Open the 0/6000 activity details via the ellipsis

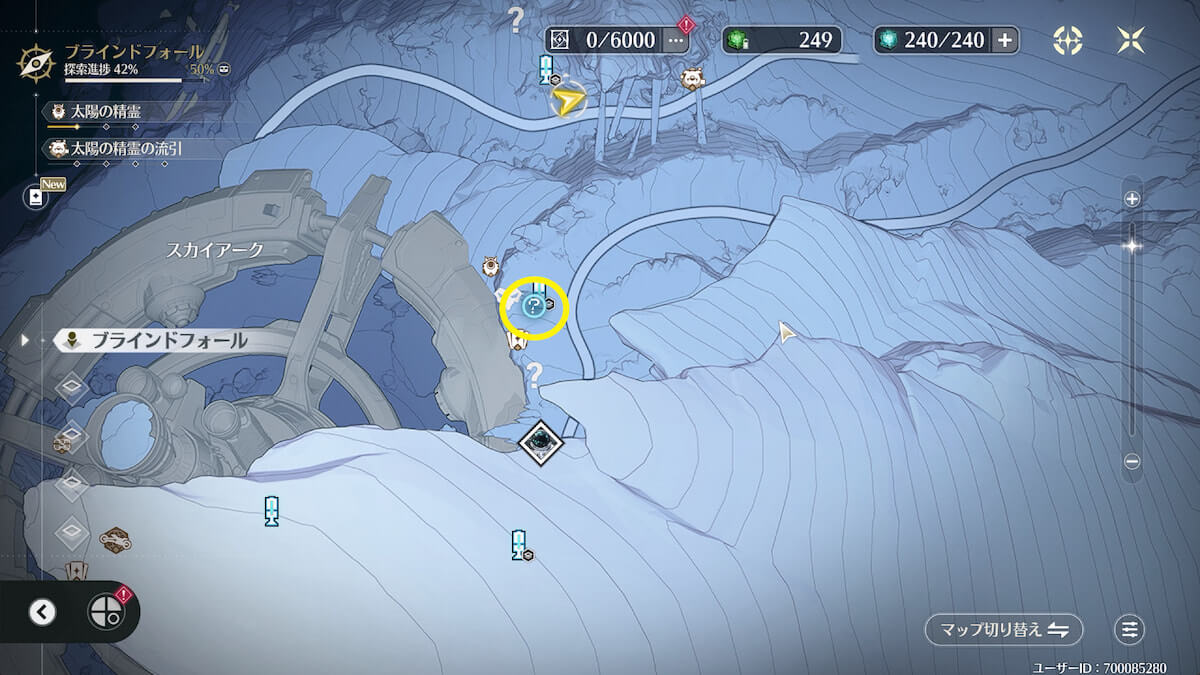(677, 41)
